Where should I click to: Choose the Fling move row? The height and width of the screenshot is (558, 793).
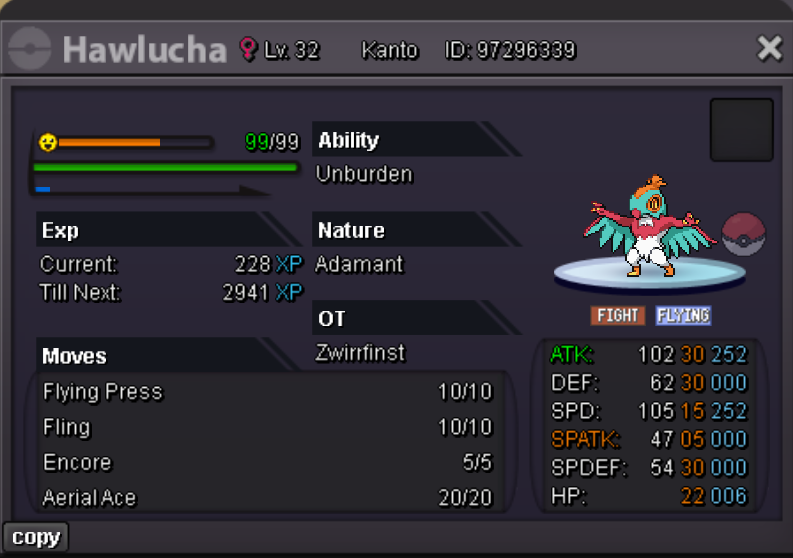[x=267, y=427]
